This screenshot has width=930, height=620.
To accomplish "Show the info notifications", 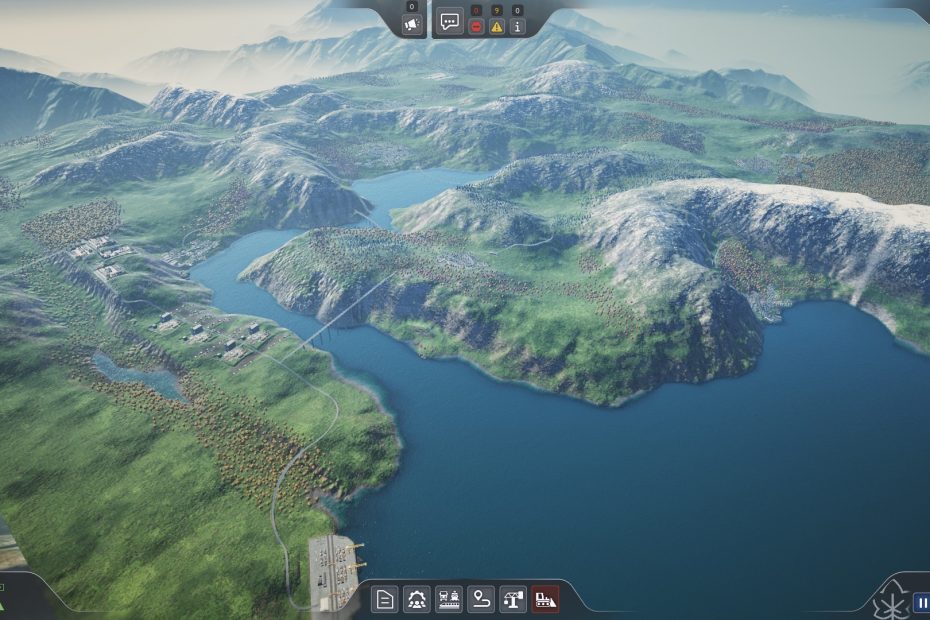I will (517, 27).
